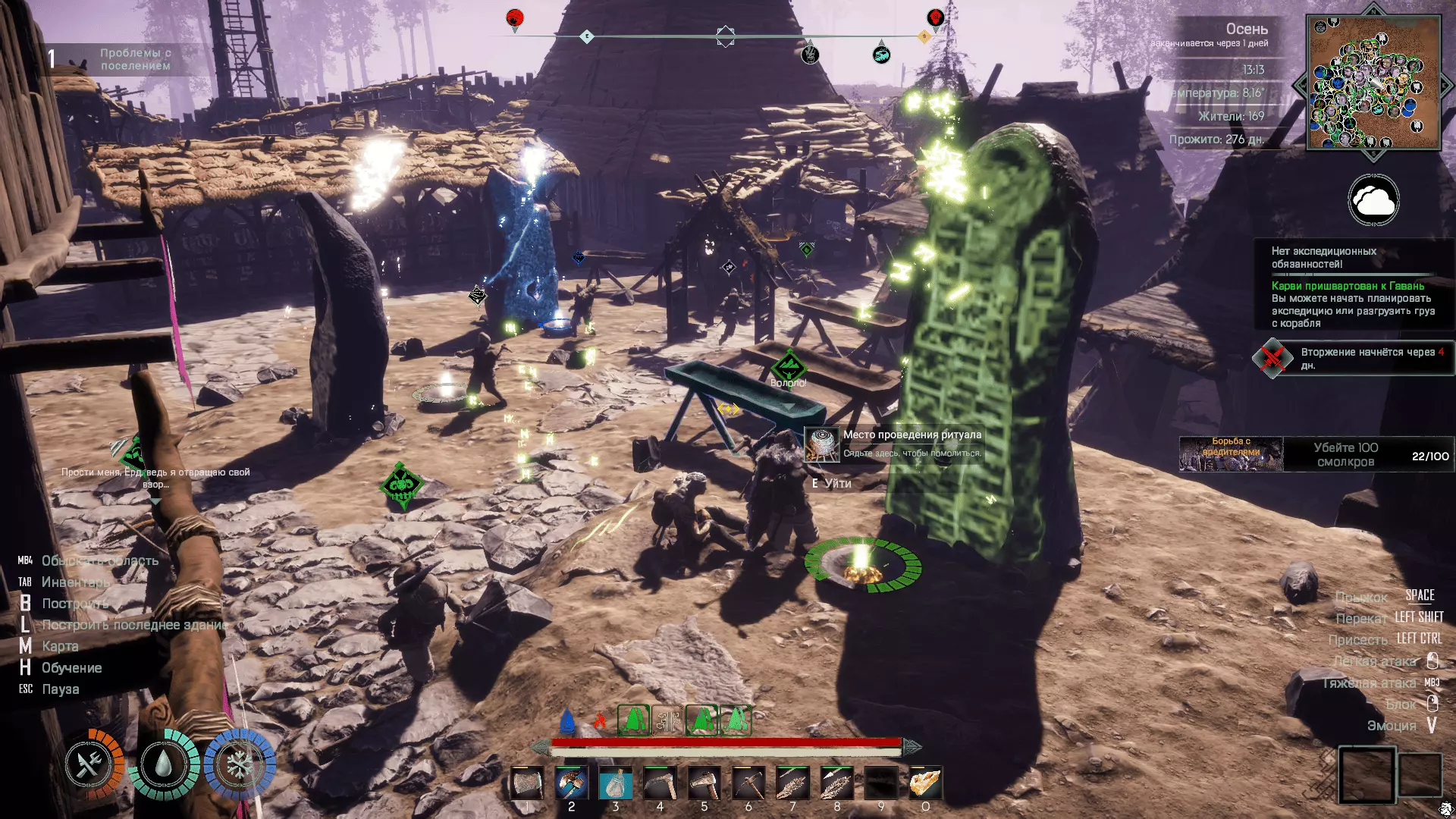The width and height of the screenshot is (1456, 819).
Task: Click the ritual site tooltip icon
Action: click(822, 444)
